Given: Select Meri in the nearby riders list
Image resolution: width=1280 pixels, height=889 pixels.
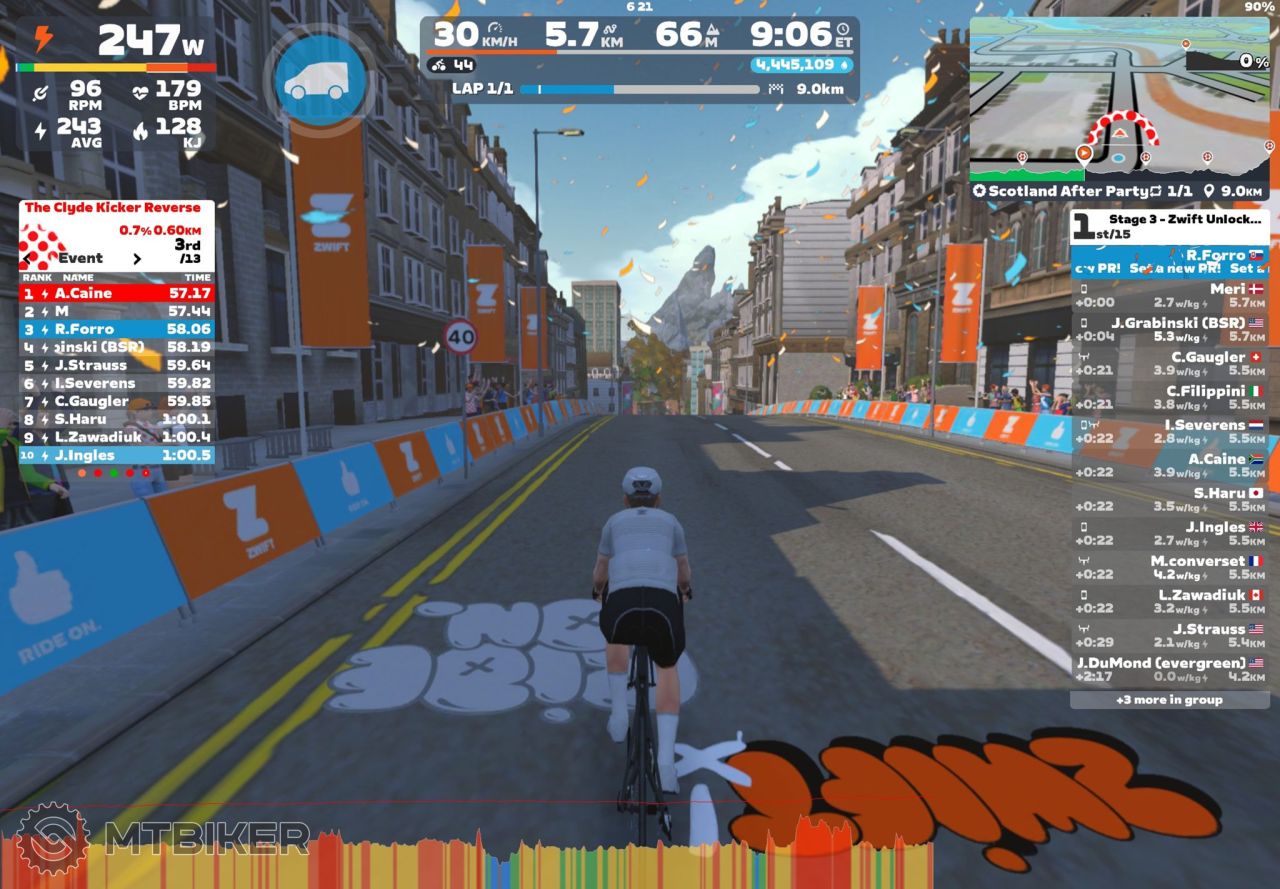Looking at the screenshot, I should (1169, 296).
